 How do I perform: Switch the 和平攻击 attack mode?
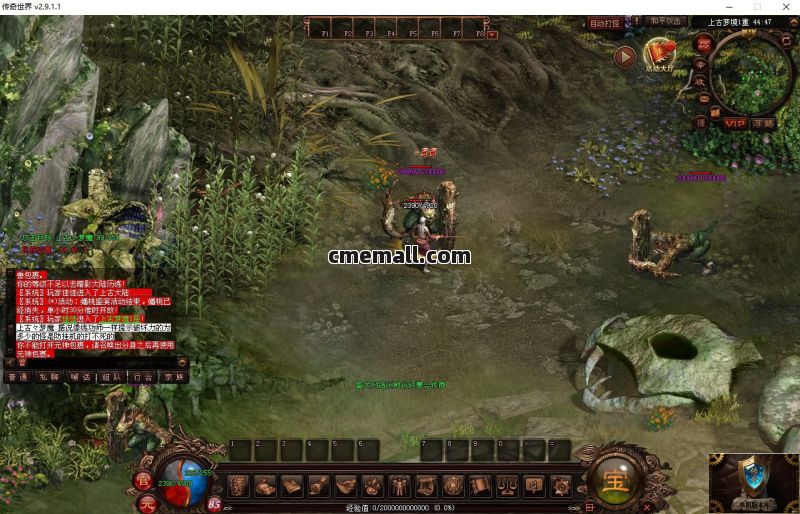pyautogui.click(x=665, y=21)
